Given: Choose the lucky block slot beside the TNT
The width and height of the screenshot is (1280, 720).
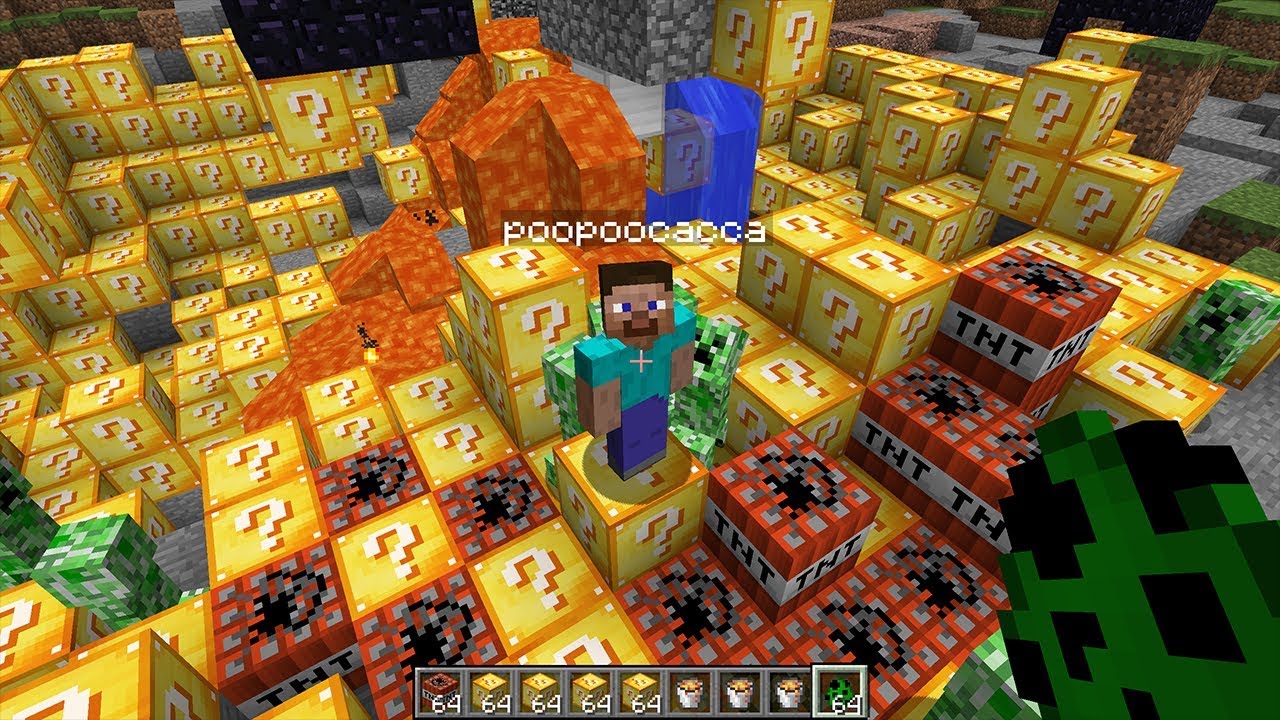Looking at the screenshot, I should 490,690.
